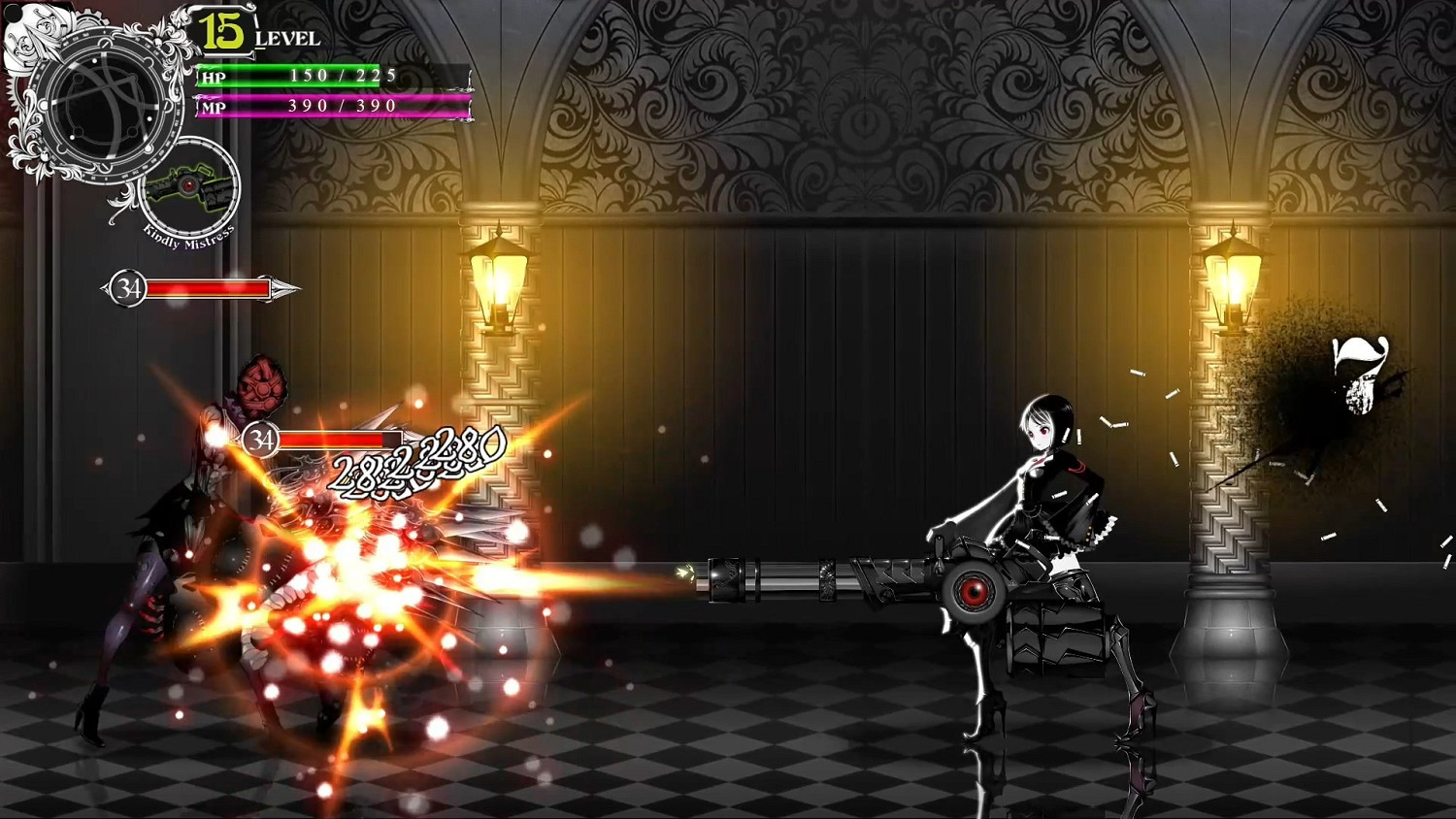The width and height of the screenshot is (1456, 819).
Task: Click the enemy's level 34 medallion
Action: click(x=127, y=287)
